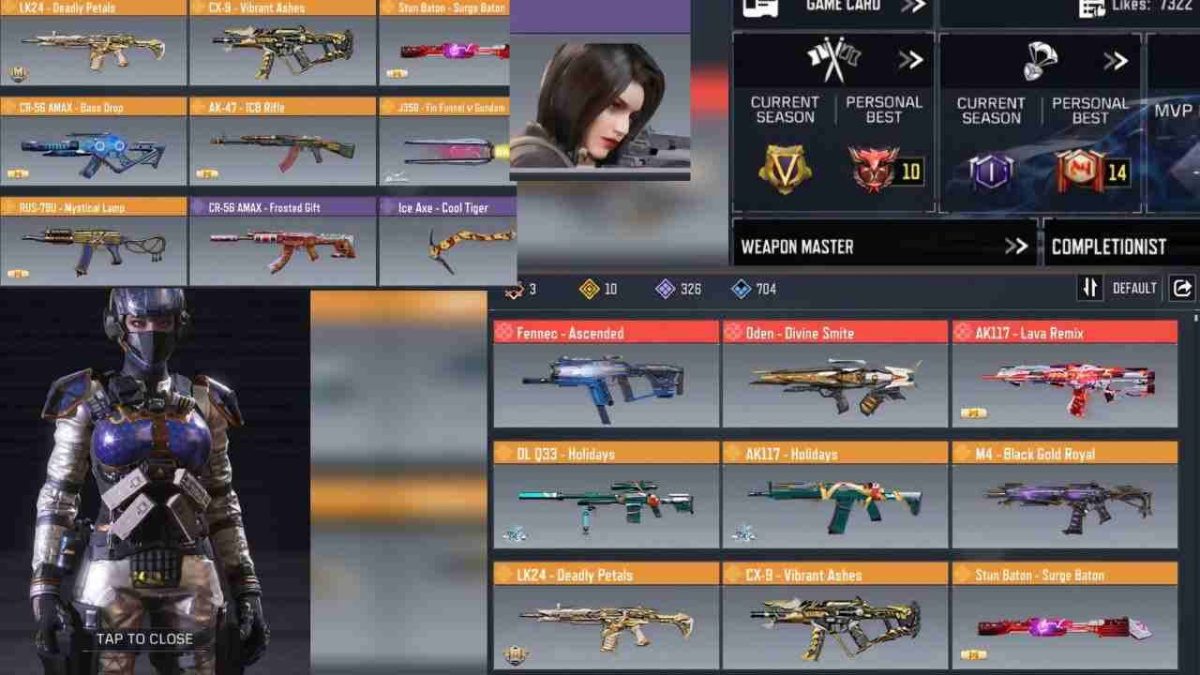Open the Completionist section

(x=1120, y=246)
